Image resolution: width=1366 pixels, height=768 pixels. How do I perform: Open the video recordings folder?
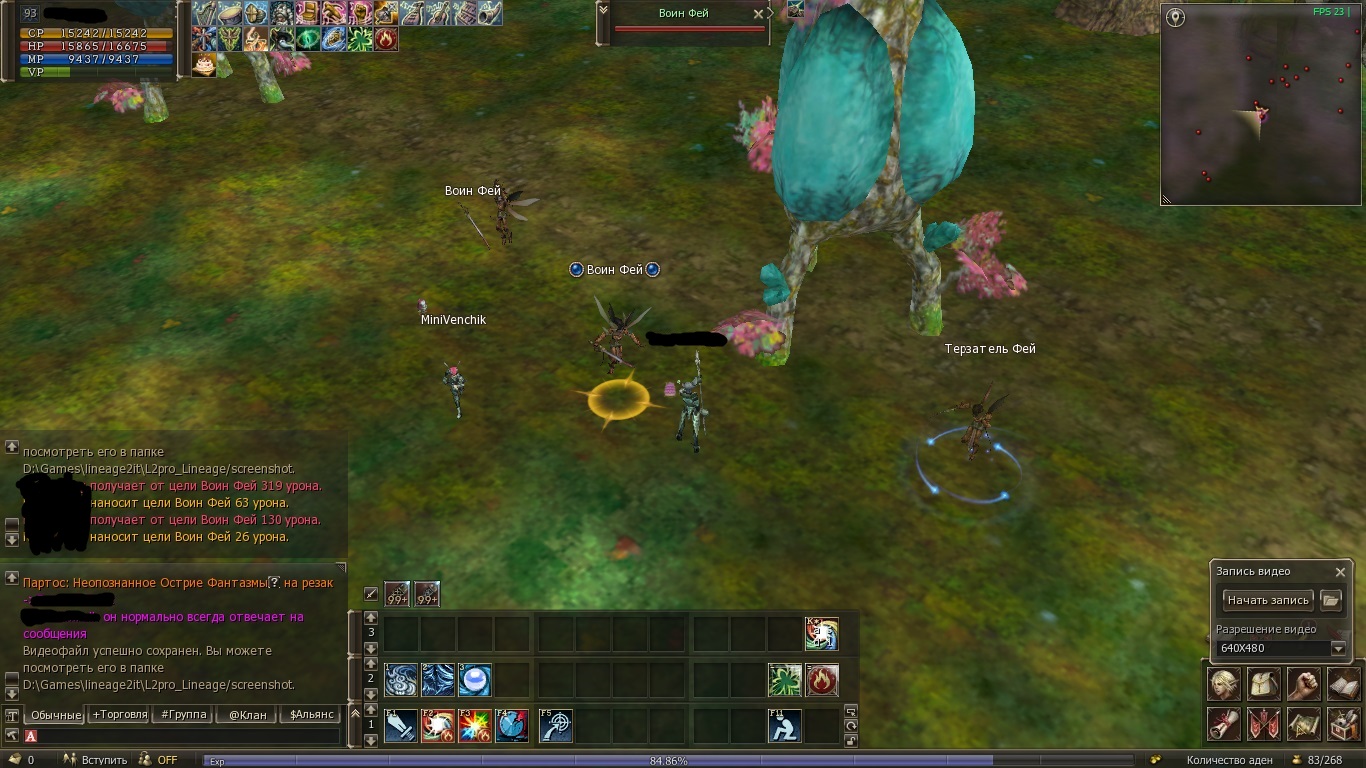(1330, 600)
